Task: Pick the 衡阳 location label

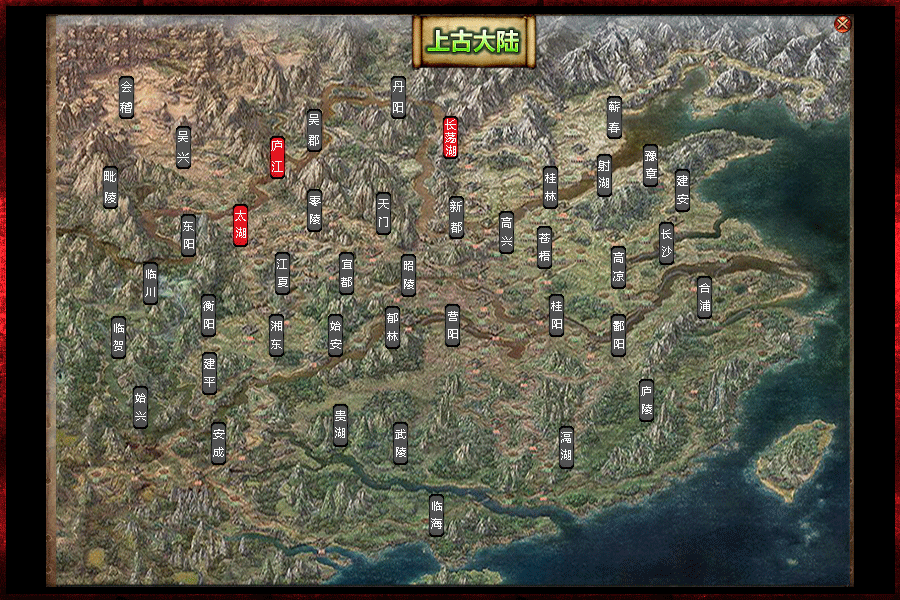Action: click(x=208, y=314)
